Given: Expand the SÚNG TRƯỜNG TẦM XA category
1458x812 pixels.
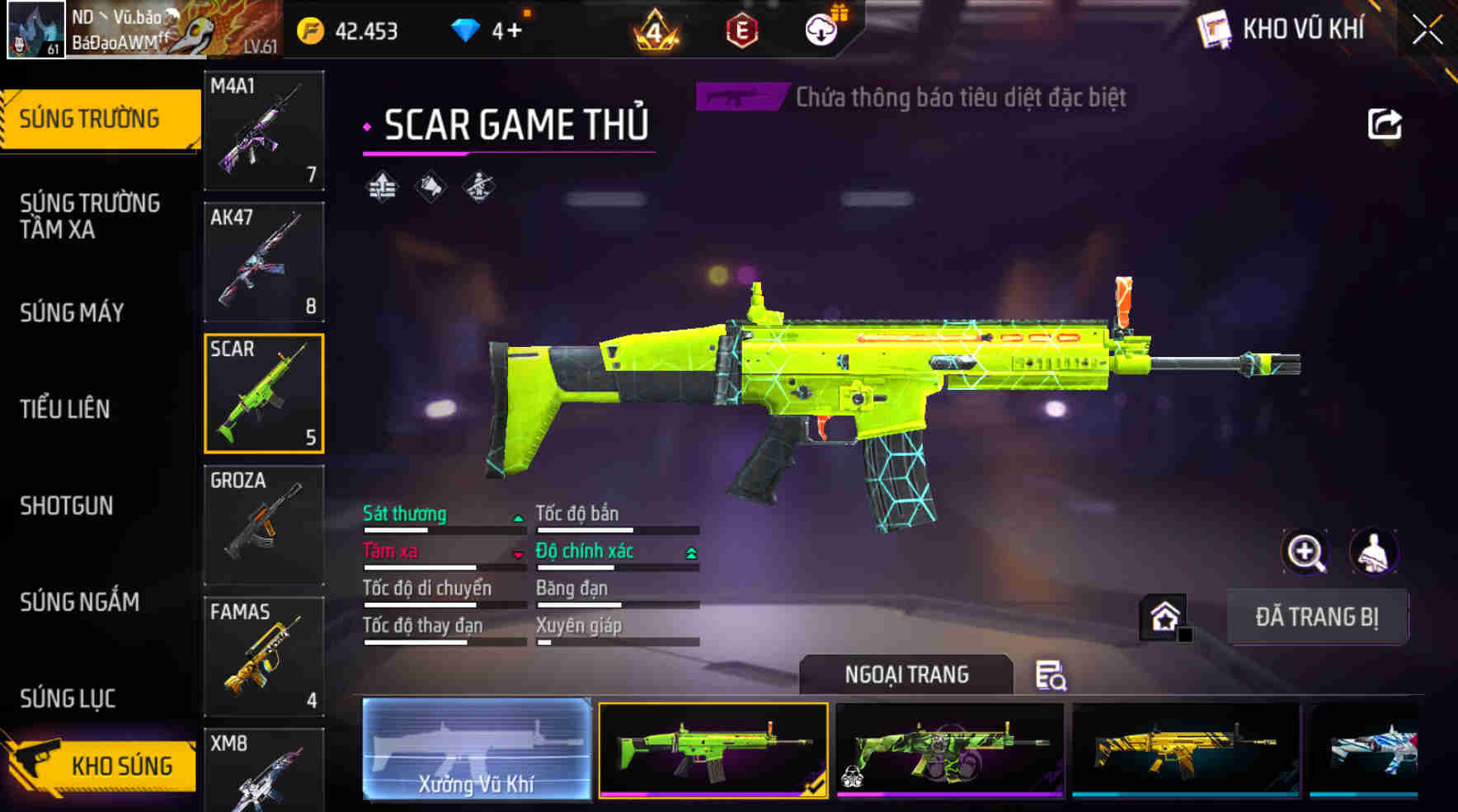Looking at the screenshot, I should tap(91, 217).
